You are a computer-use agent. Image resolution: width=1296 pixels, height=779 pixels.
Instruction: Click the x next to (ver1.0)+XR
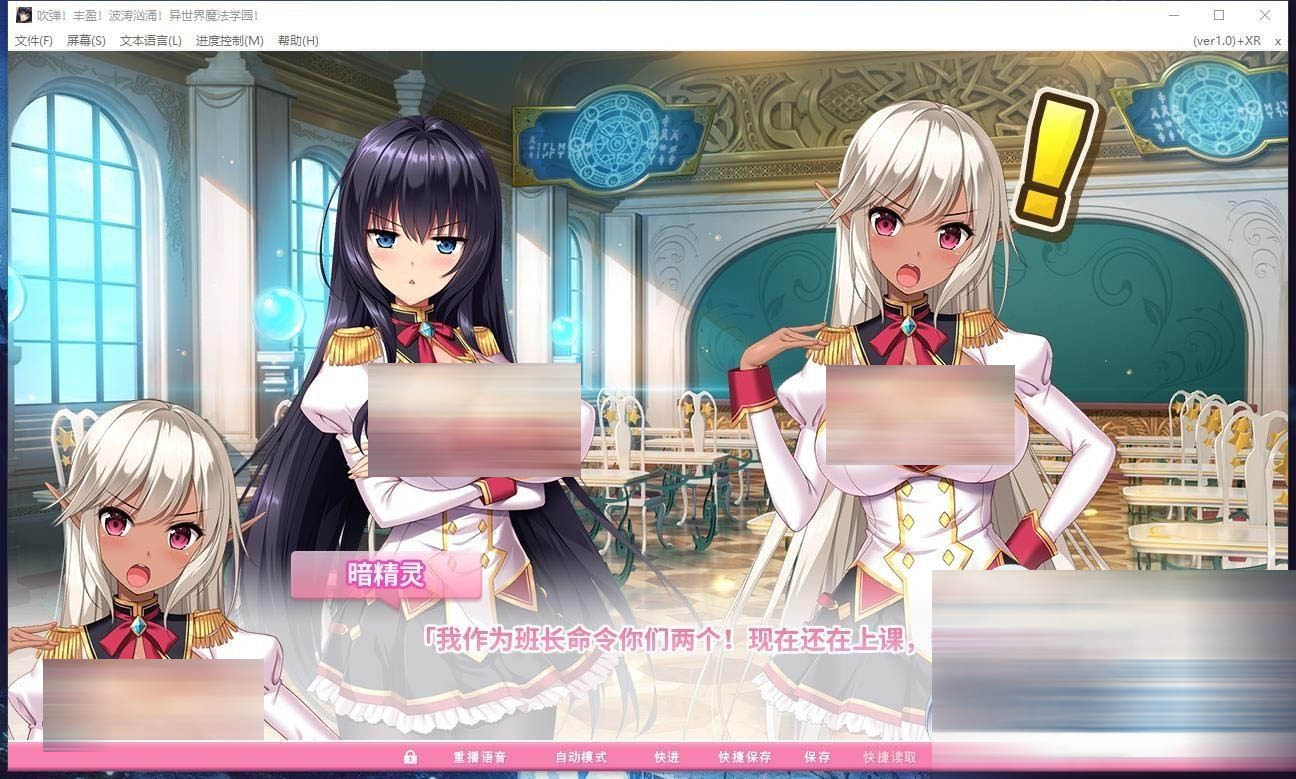point(1278,41)
